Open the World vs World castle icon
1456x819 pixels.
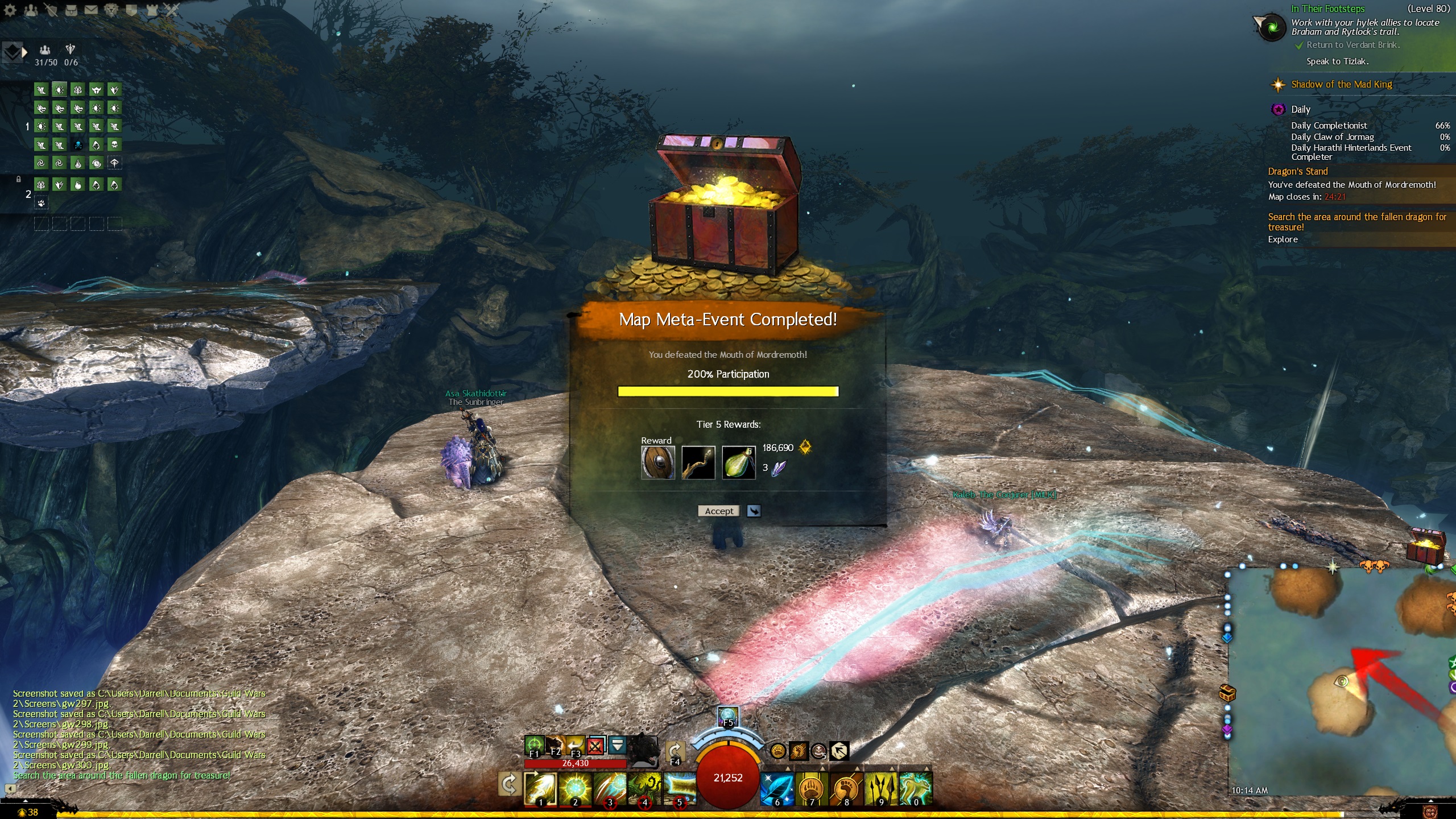coord(152,10)
